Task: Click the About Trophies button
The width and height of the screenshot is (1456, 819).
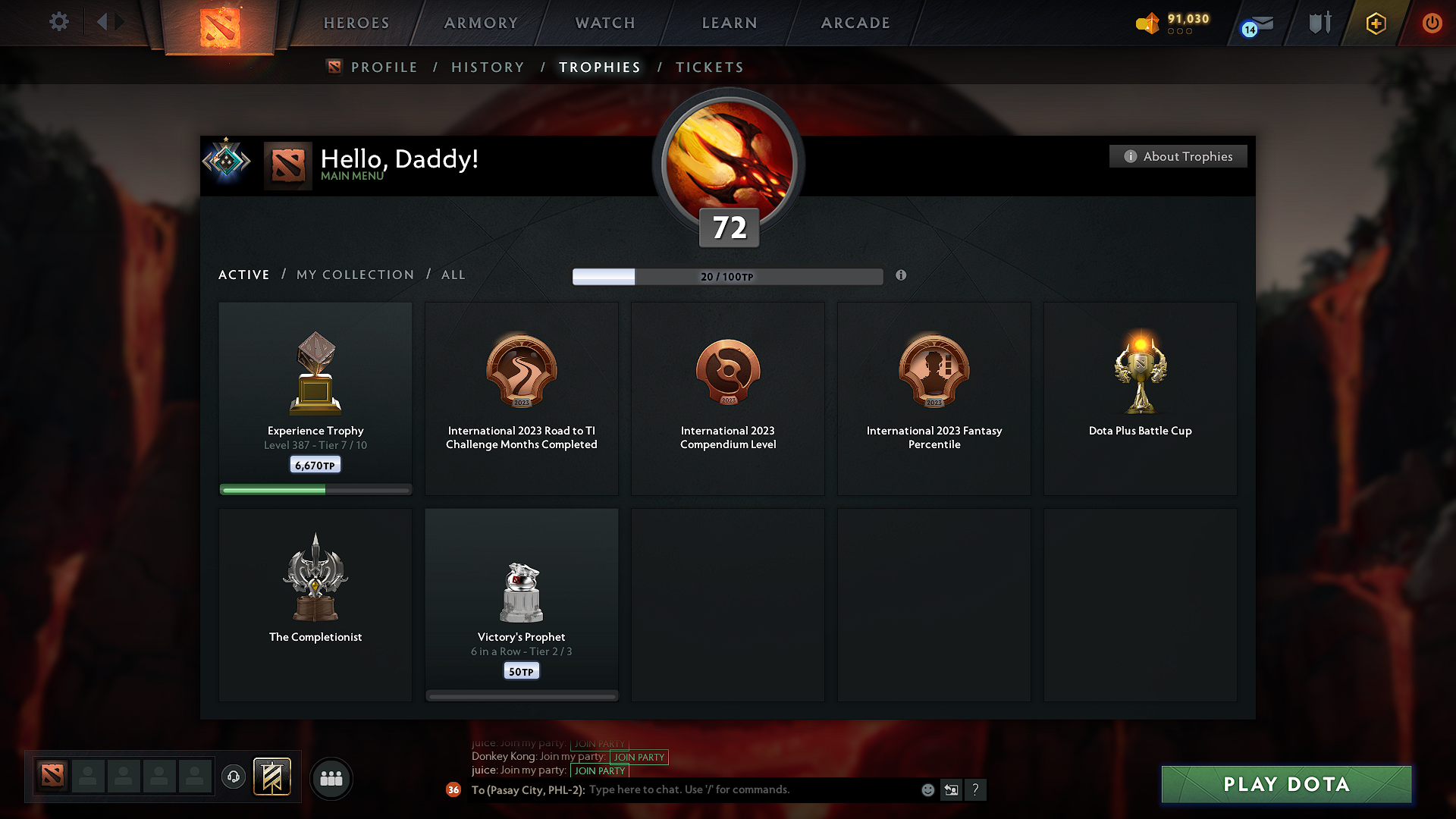Action: 1178,156
